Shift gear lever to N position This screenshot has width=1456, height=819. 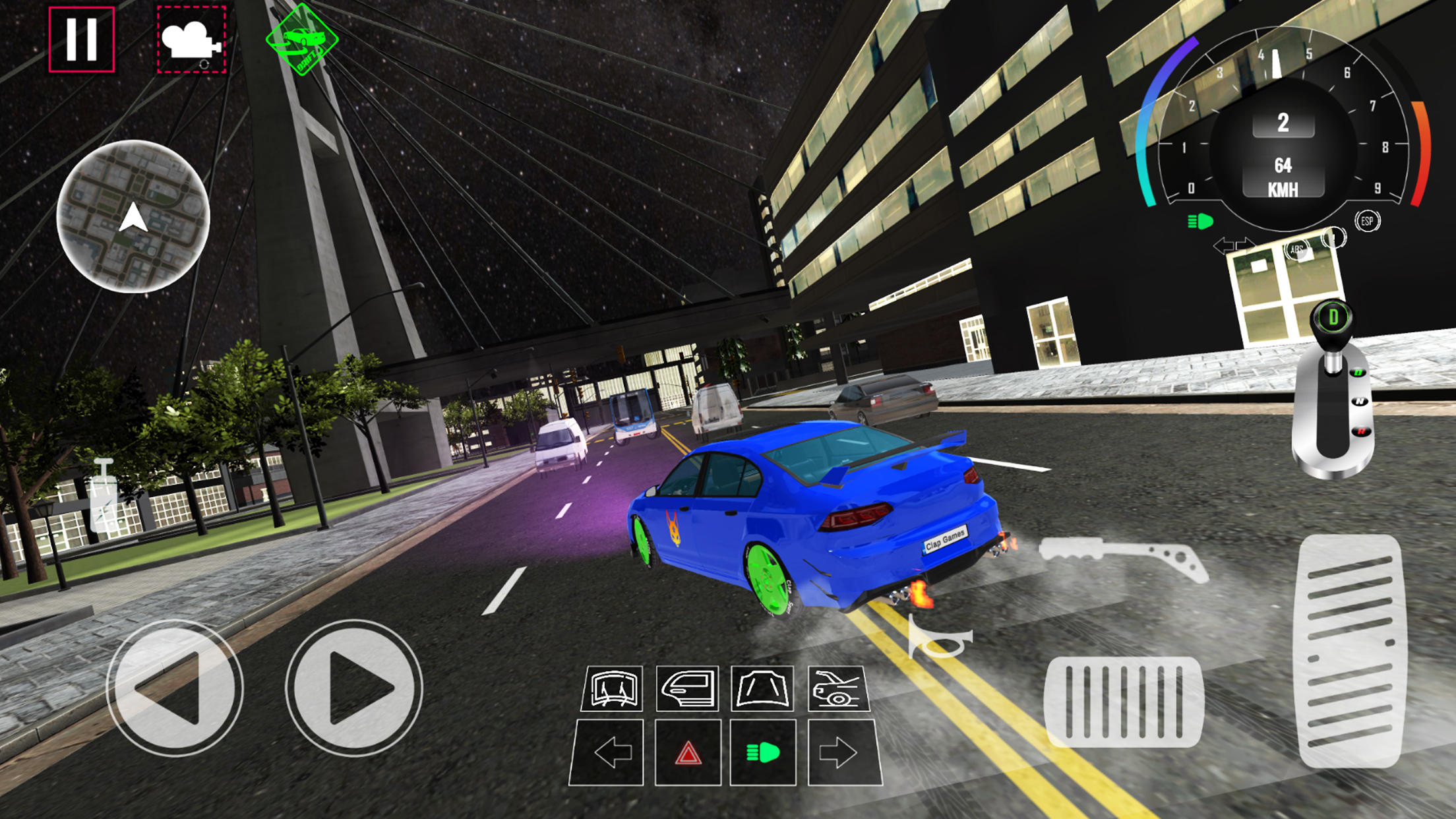tap(1360, 402)
